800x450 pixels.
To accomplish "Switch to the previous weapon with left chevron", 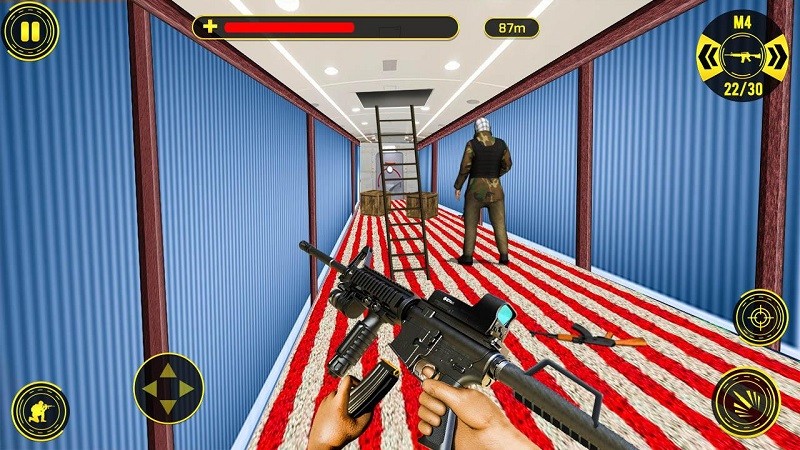I will [709, 57].
